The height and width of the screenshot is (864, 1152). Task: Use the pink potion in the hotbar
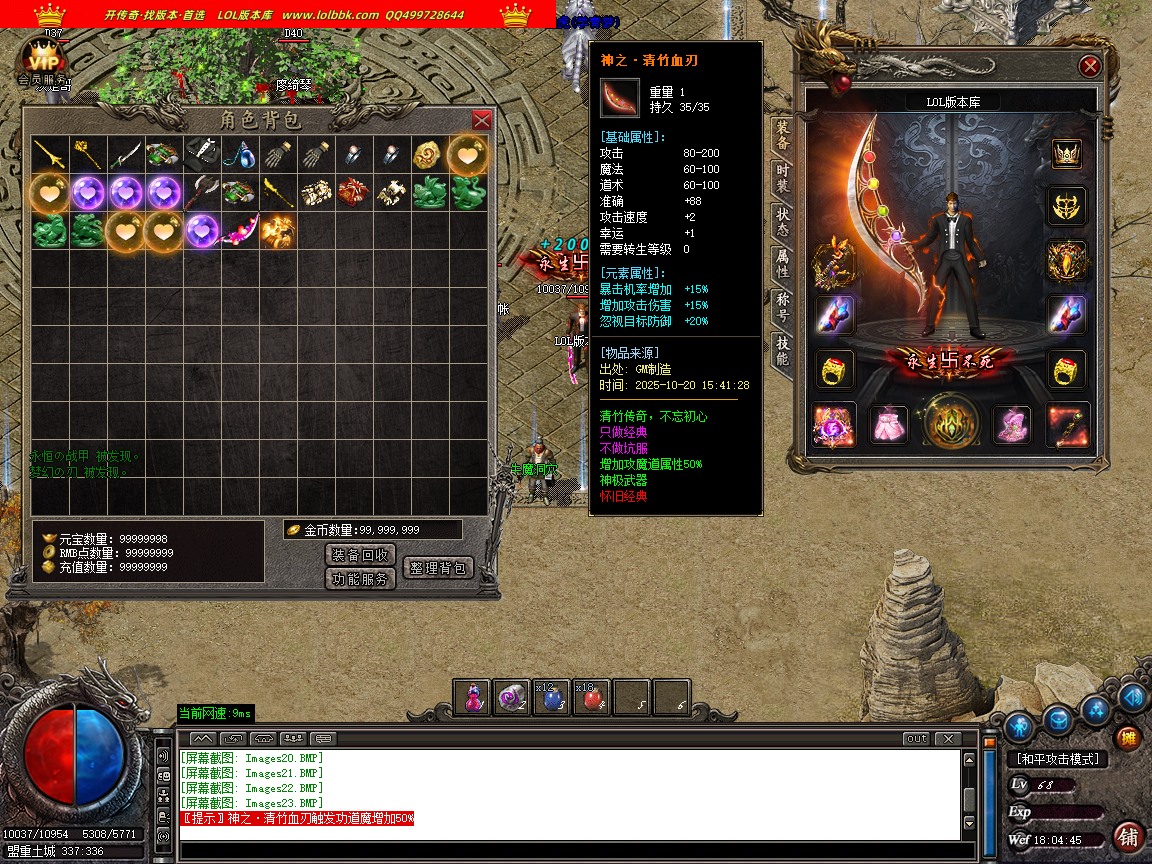(x=472, y=699)
